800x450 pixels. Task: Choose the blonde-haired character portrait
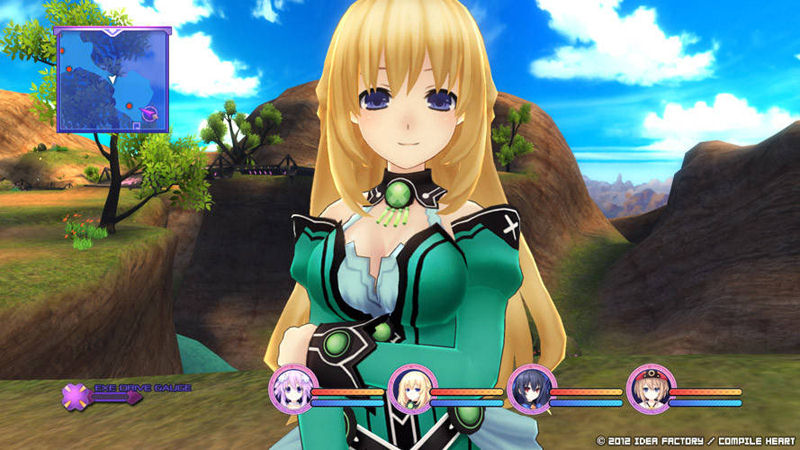(x=410, y=388)
